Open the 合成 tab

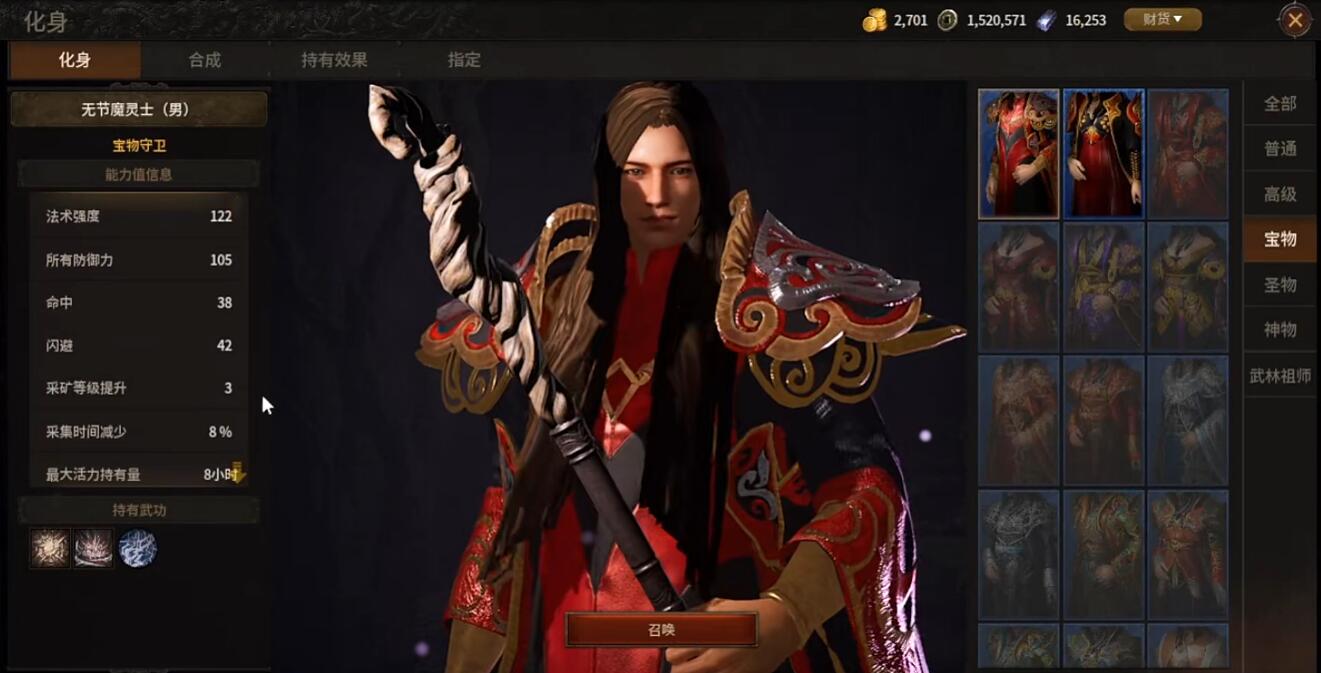[x=205, y=60]
